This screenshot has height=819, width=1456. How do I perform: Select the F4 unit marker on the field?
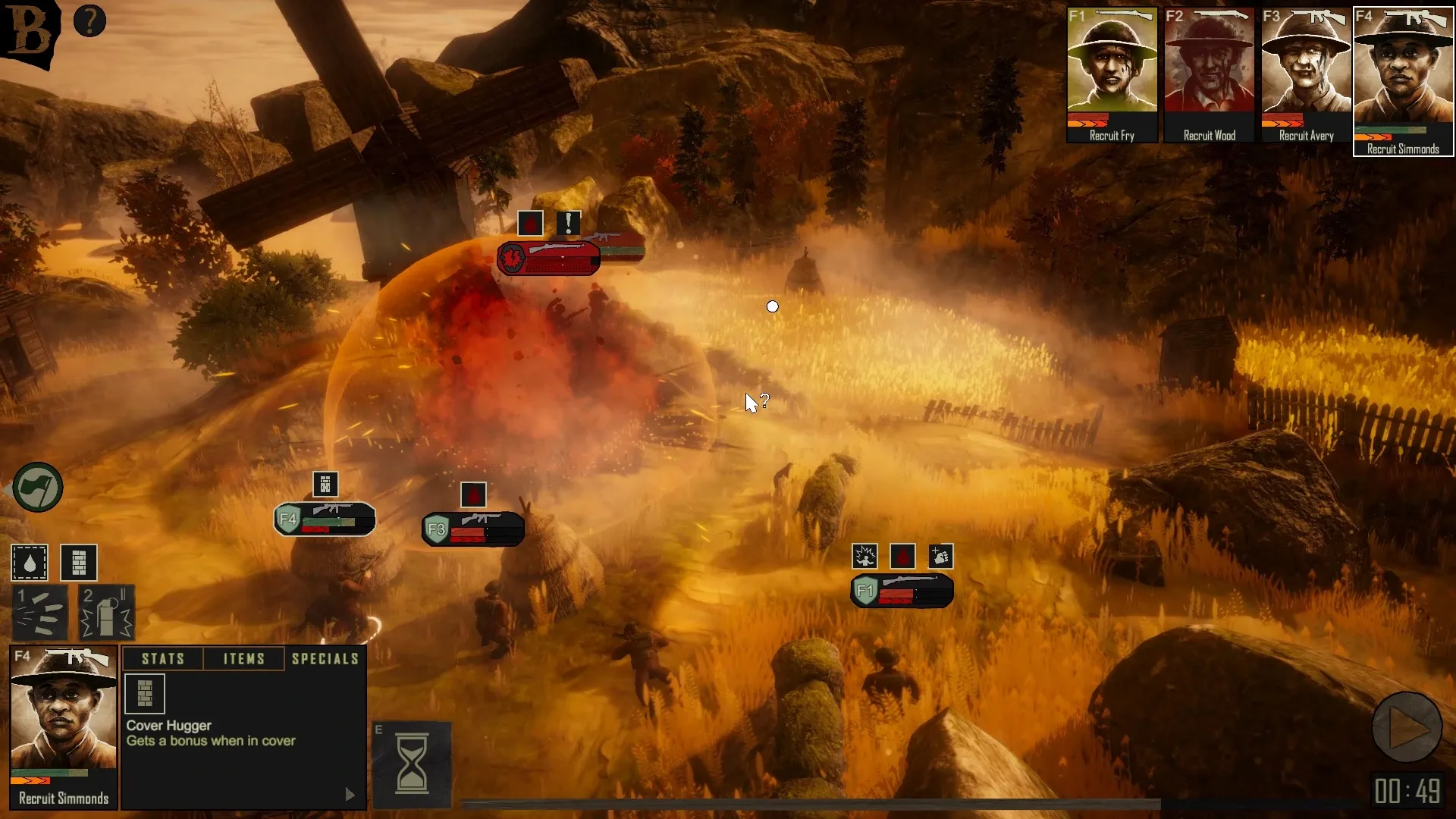(325, 519)
